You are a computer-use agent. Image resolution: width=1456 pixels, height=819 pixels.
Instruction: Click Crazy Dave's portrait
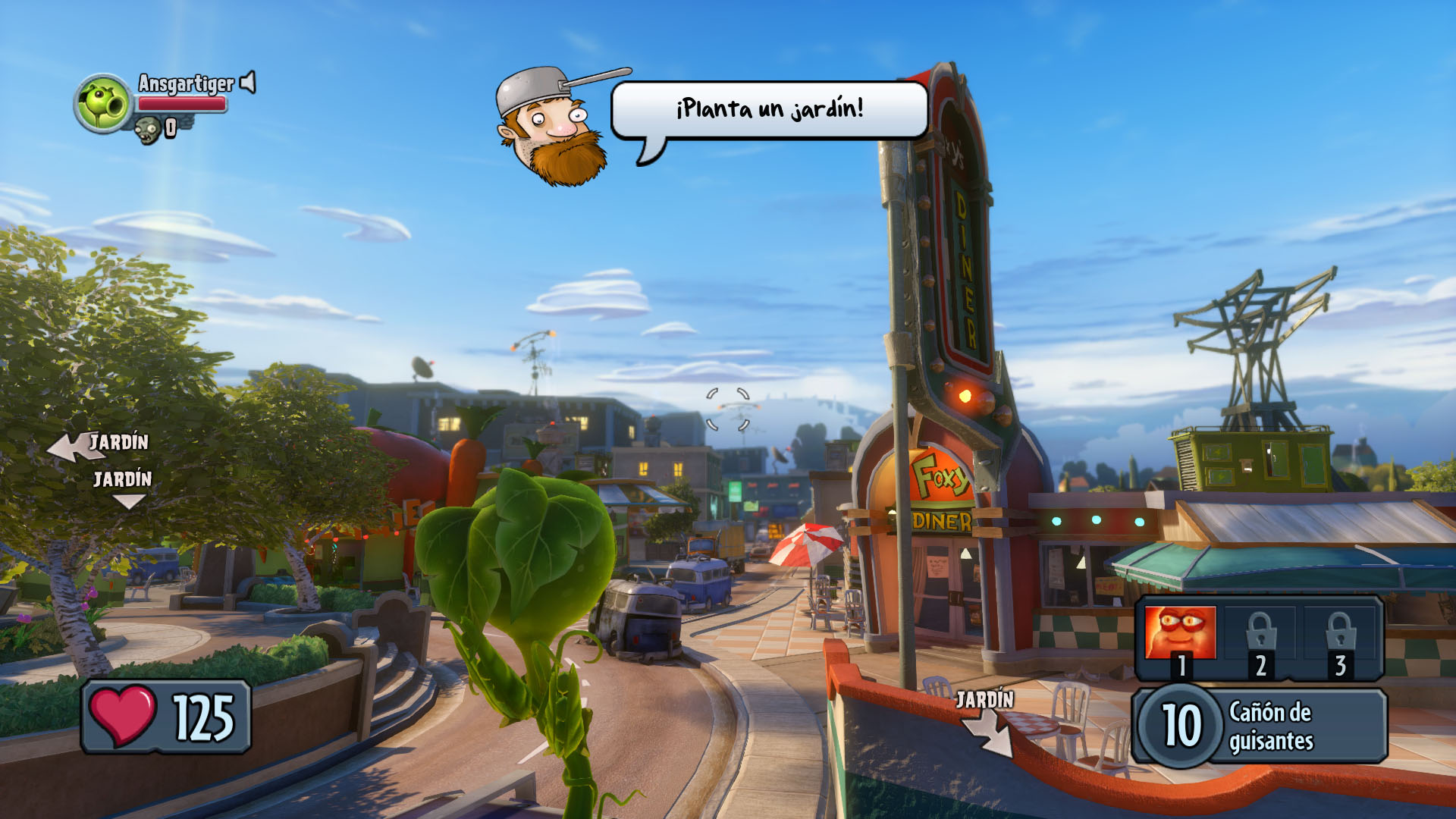[554, 124]
